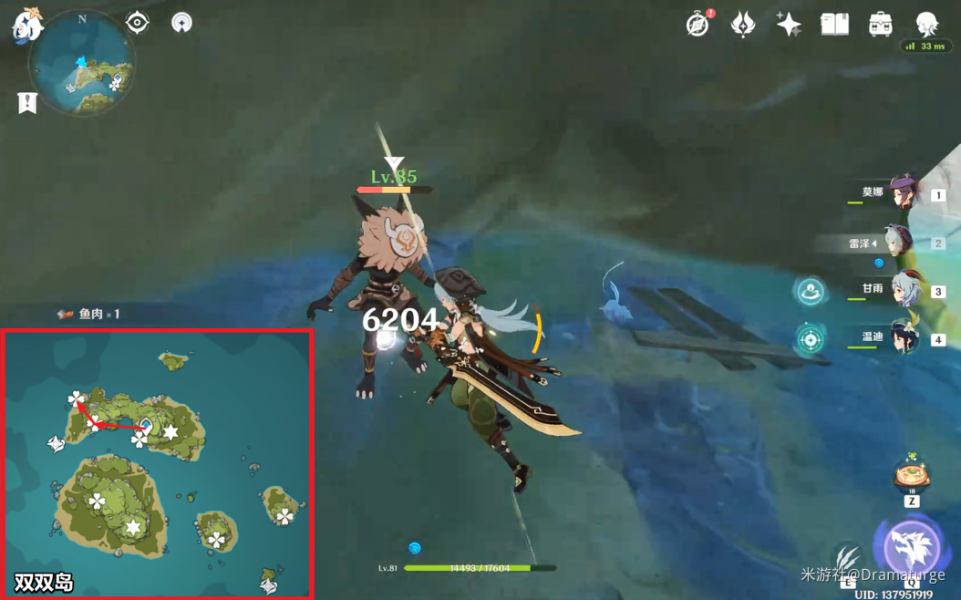Select party member 雷泽

[x=900, y=241]
